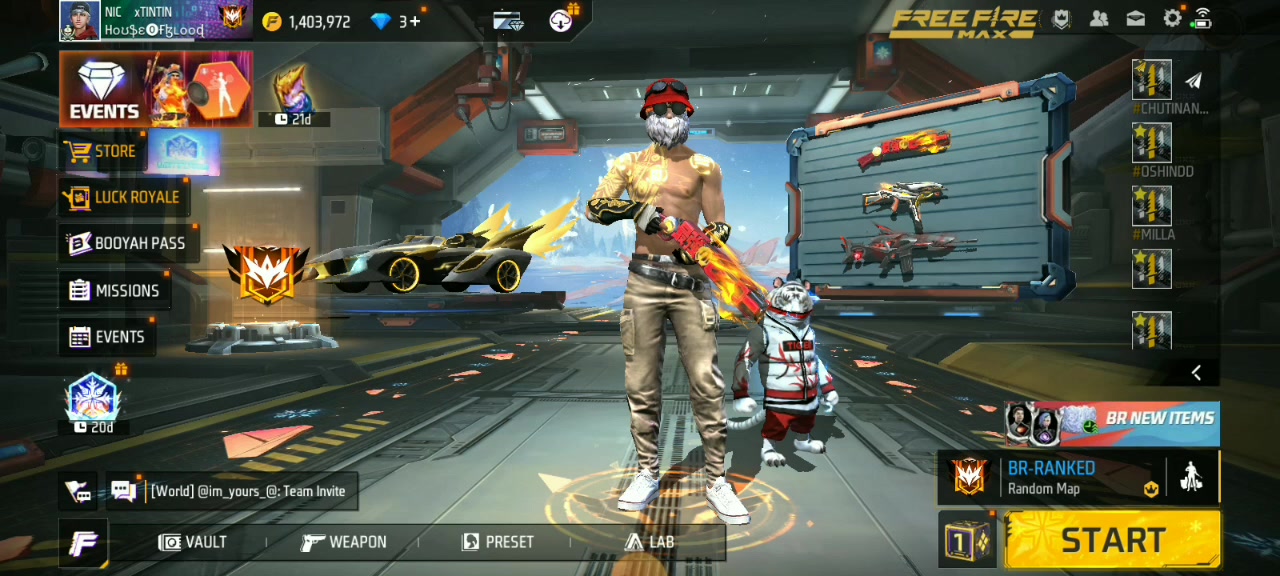This screenshot has width=1280, height=576.
Task: Enter the Lab
Action: pyautogui.click(x=649, y=542)
